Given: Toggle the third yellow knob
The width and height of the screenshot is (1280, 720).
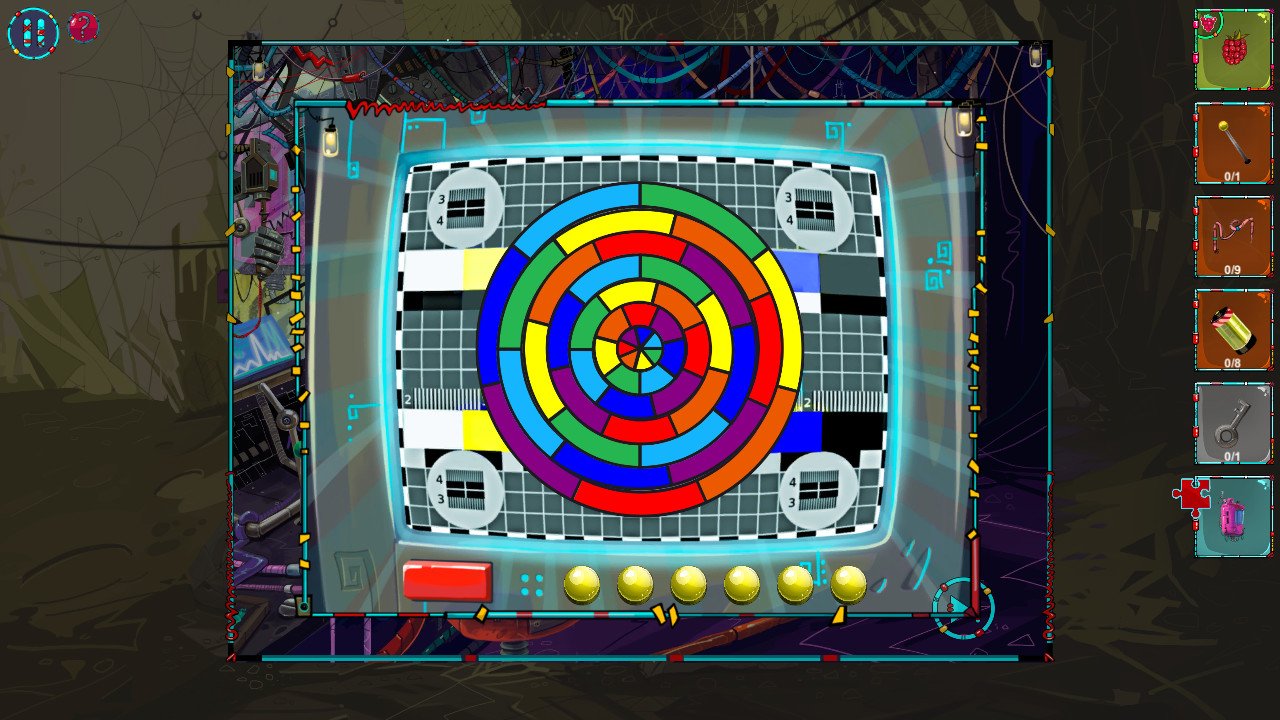Looking at the screenshot, I should [x=690, y=583].
